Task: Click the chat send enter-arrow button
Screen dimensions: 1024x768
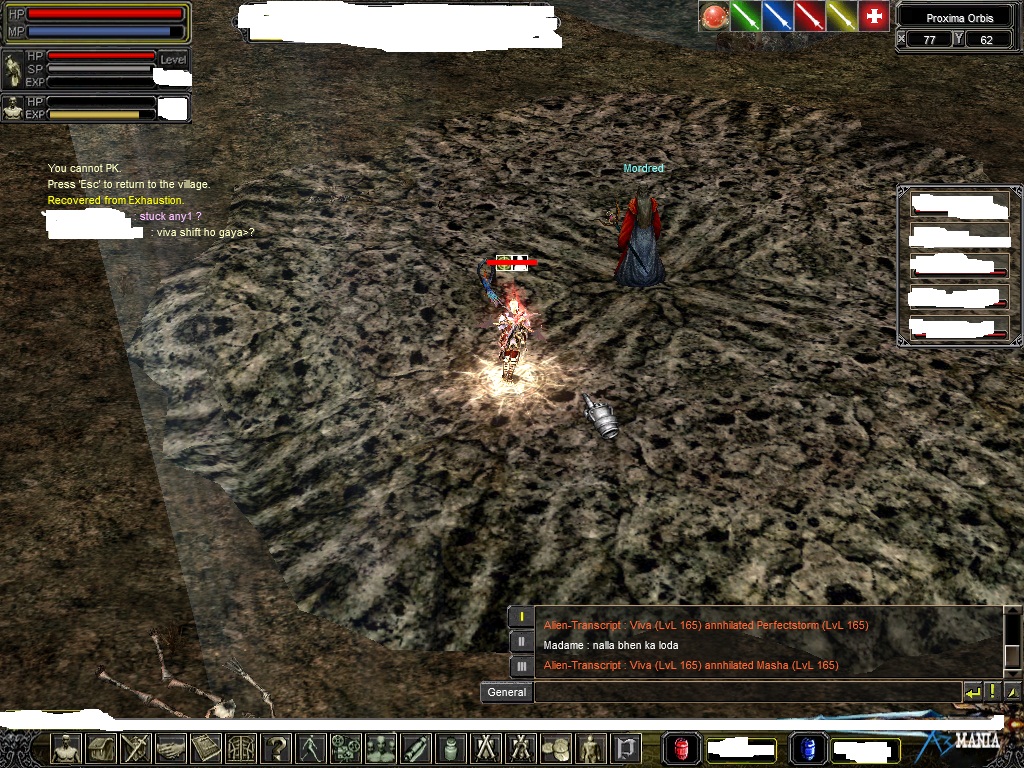Action: pos(972,692)
